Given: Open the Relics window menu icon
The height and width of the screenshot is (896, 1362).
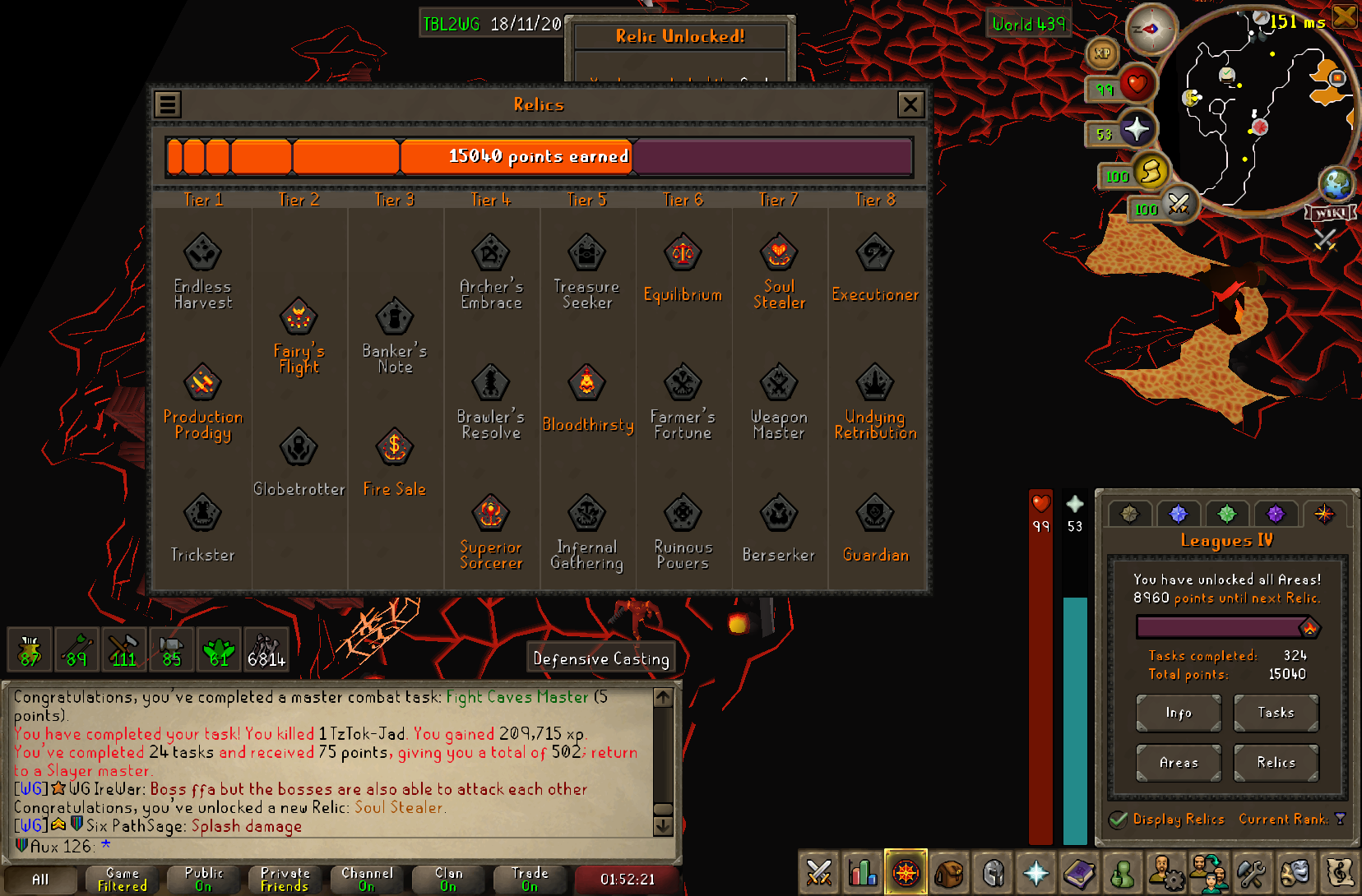Looking at the screenshot, I should coord(168,104).
